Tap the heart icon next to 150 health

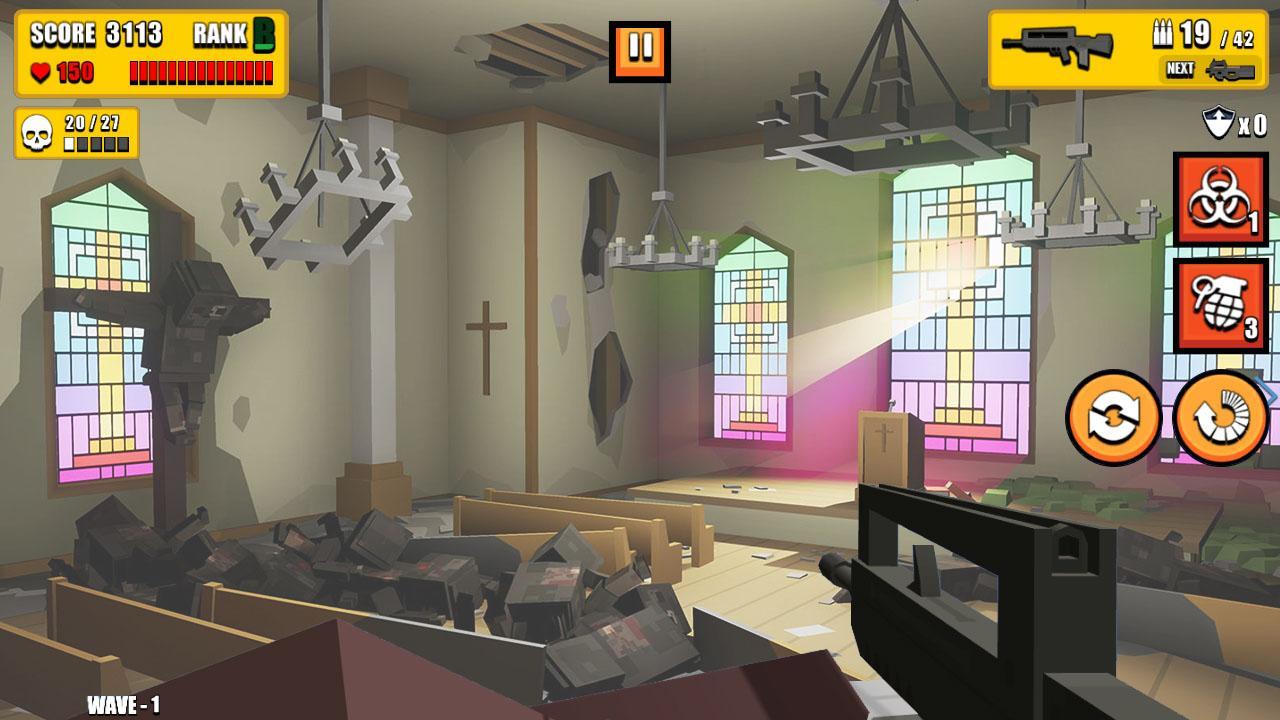(x=42, y=72)
